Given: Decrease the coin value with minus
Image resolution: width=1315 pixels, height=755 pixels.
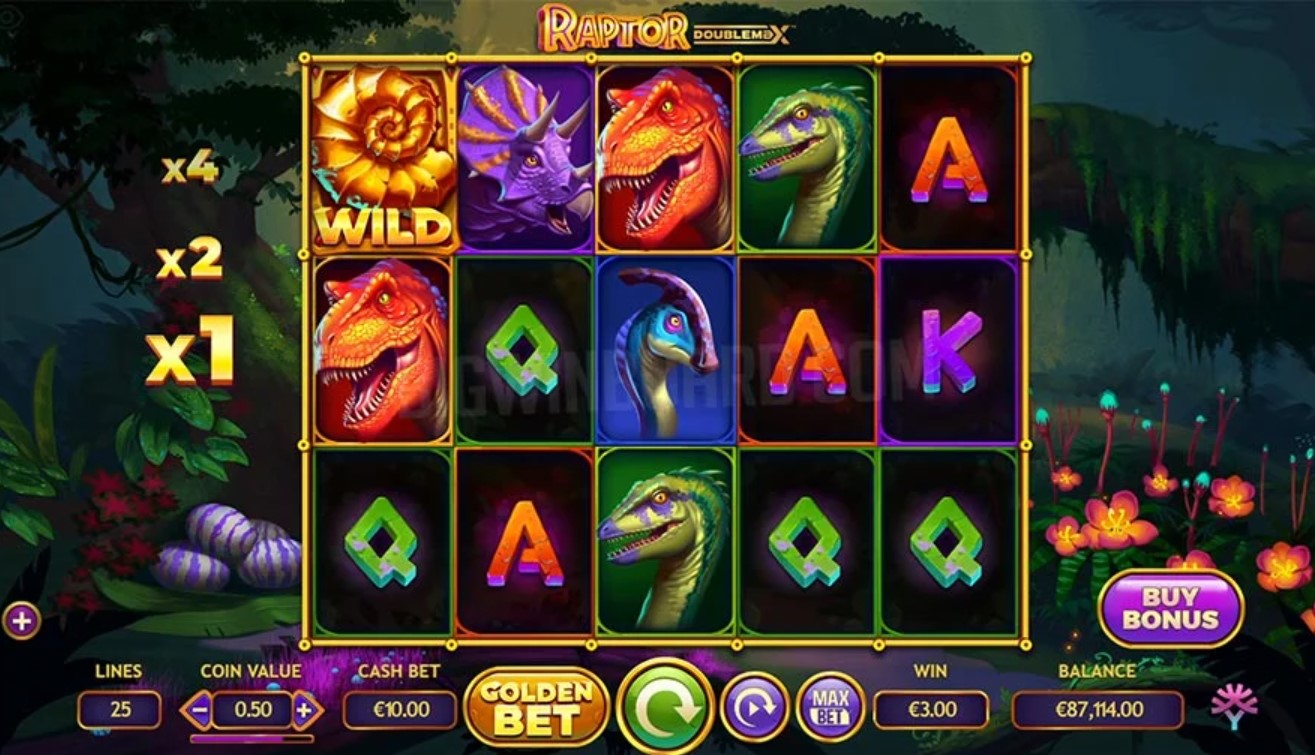Looking at the screenshot, I should tap(198, 711).
